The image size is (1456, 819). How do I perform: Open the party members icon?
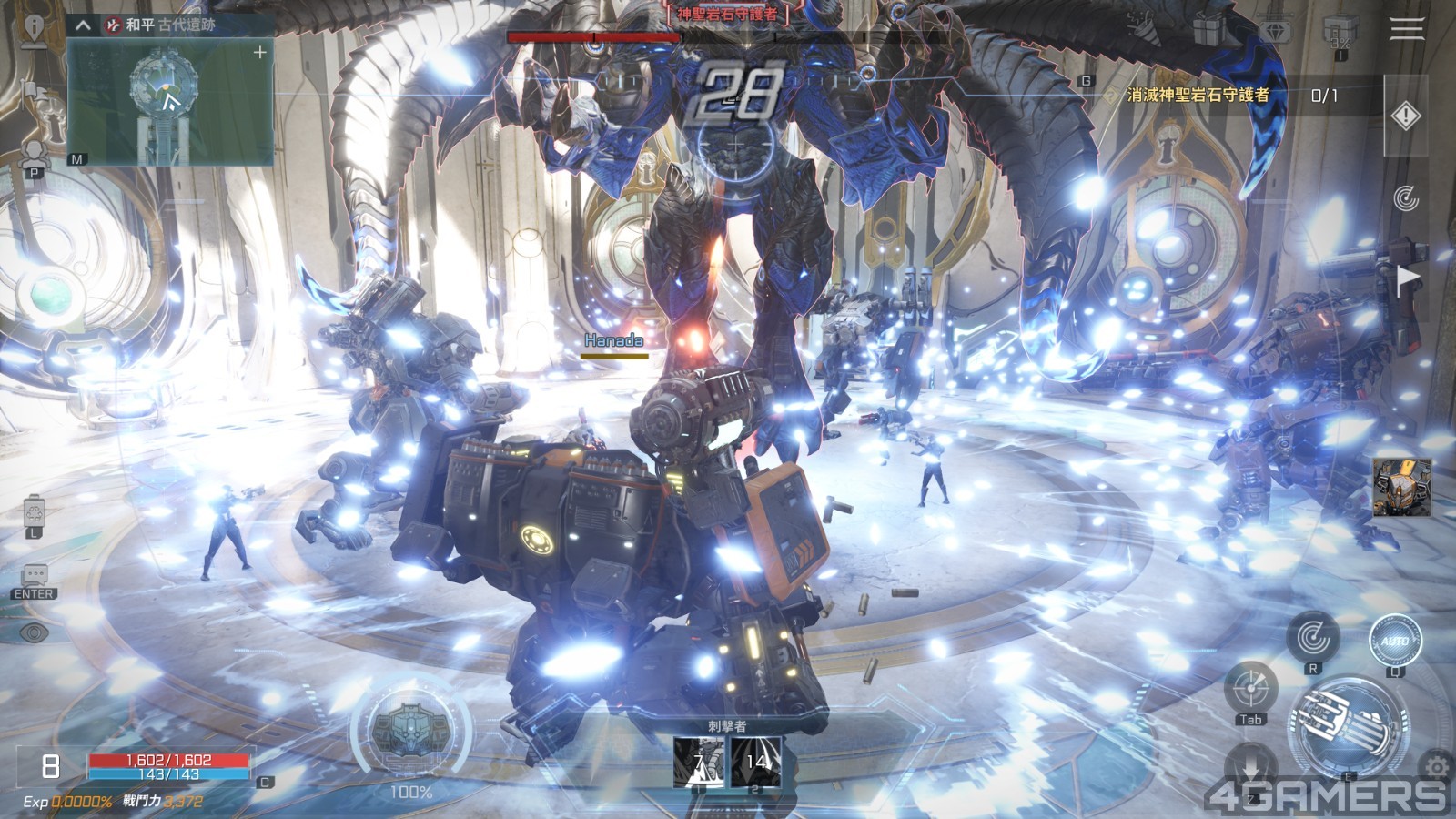[35, 153]
